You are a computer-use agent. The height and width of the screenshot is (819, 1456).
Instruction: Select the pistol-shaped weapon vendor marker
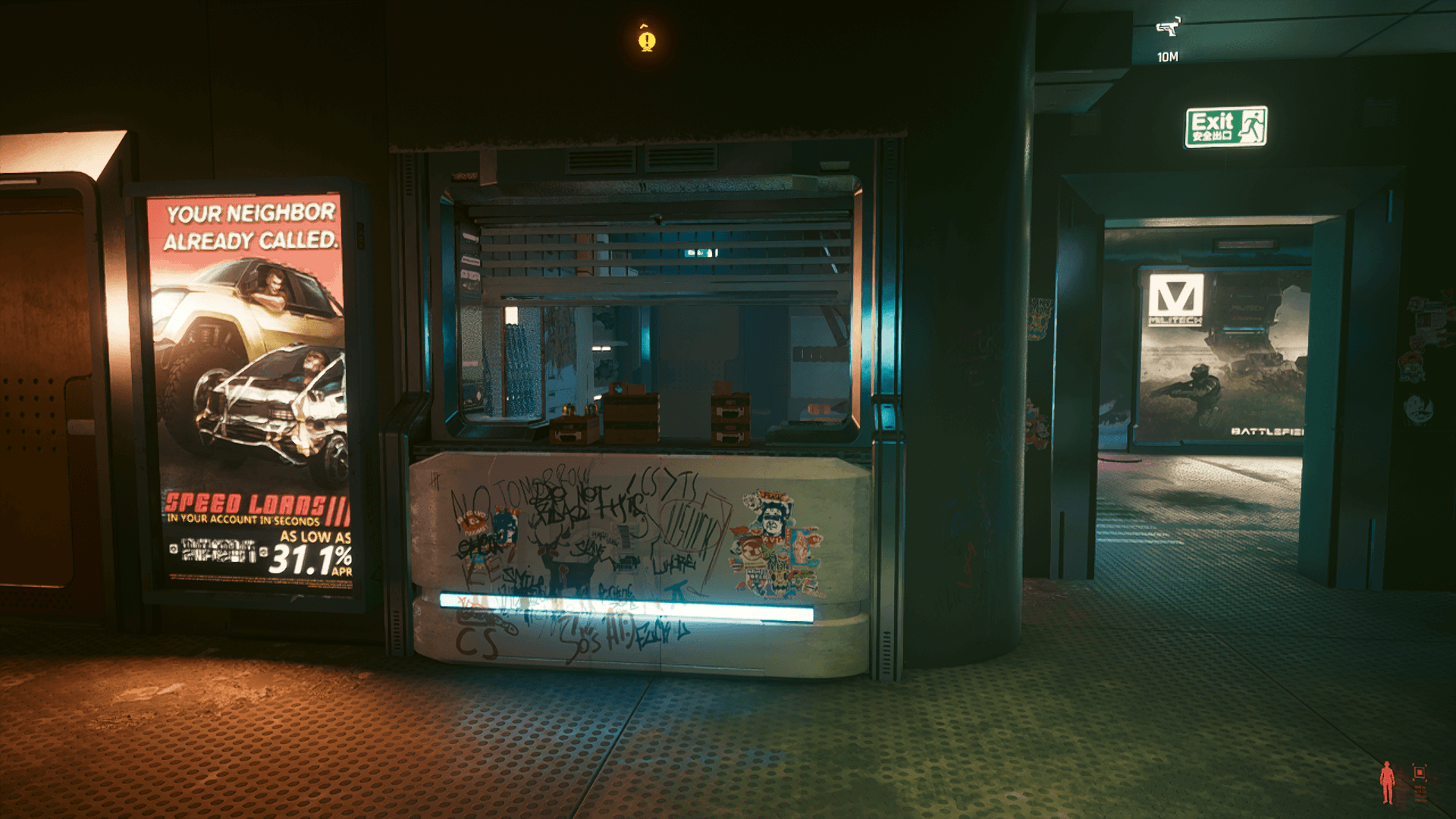click(1168, 28)
